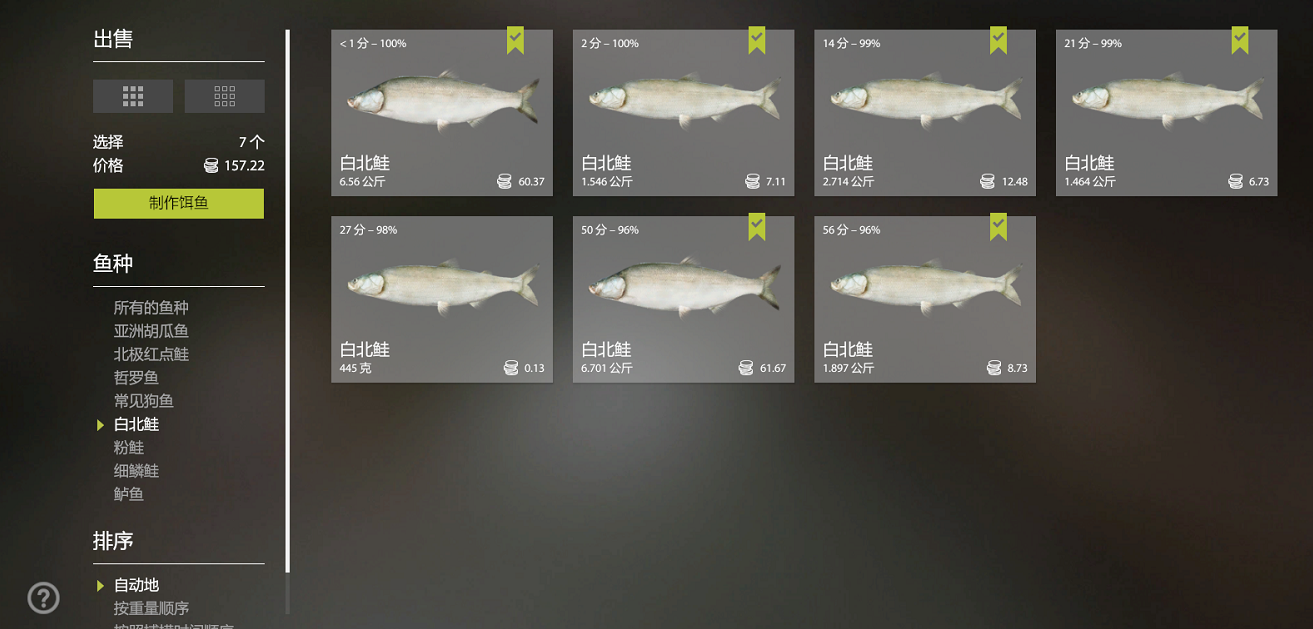Switch to the large grid view

tap(133, 96)
